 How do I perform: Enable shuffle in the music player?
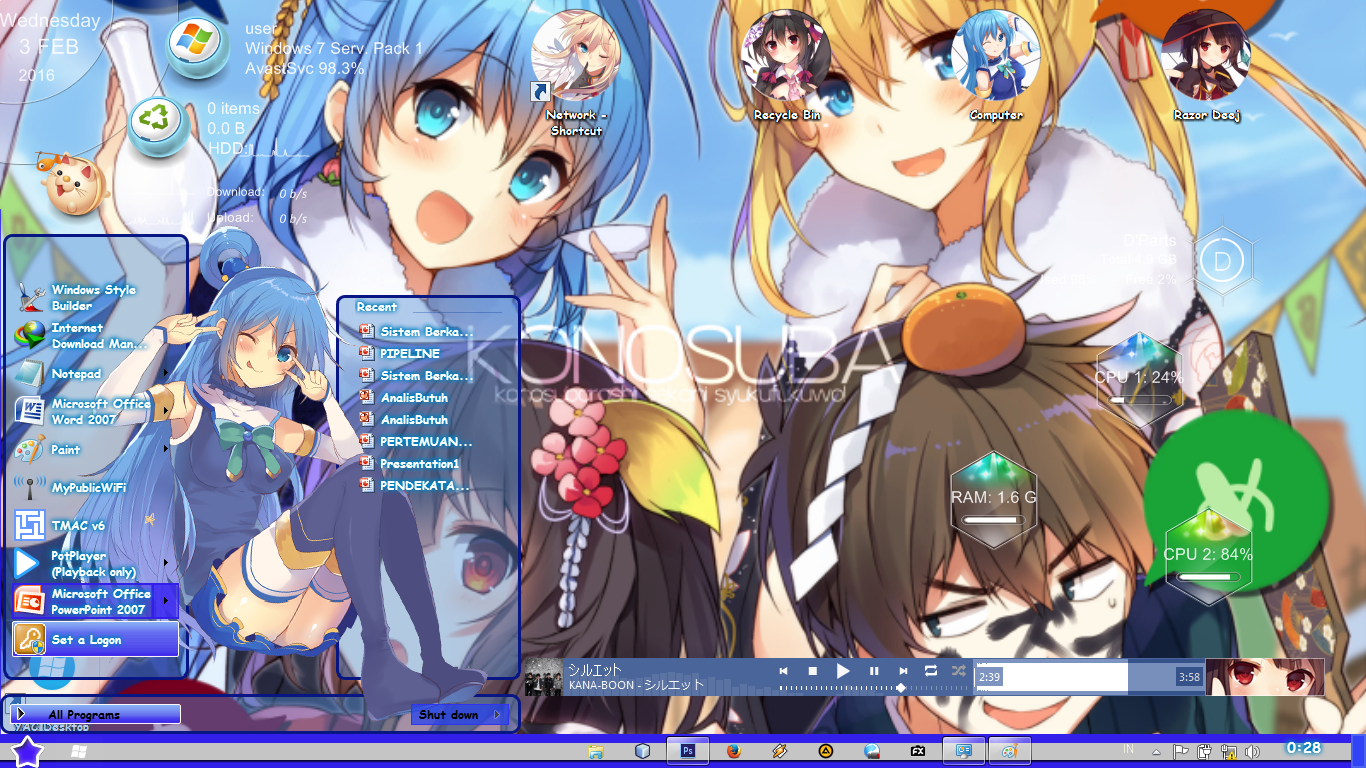point(958,671)
